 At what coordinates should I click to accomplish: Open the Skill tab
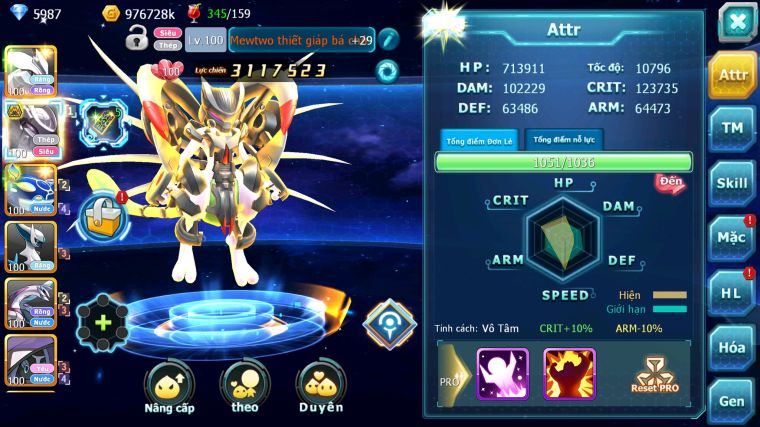coord(732,183)
